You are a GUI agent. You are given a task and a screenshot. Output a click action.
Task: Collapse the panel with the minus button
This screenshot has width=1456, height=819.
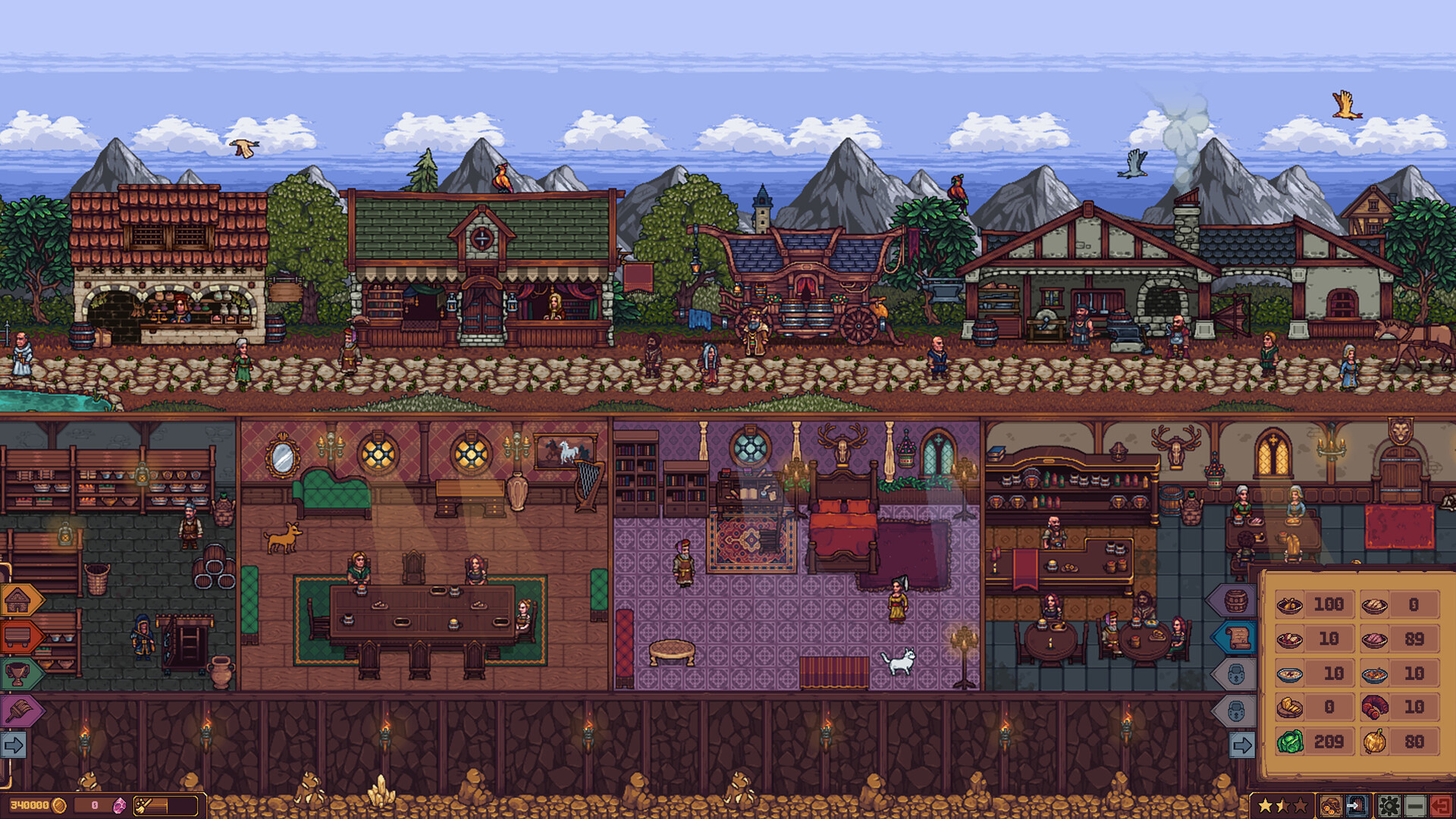click(1415, 805)
